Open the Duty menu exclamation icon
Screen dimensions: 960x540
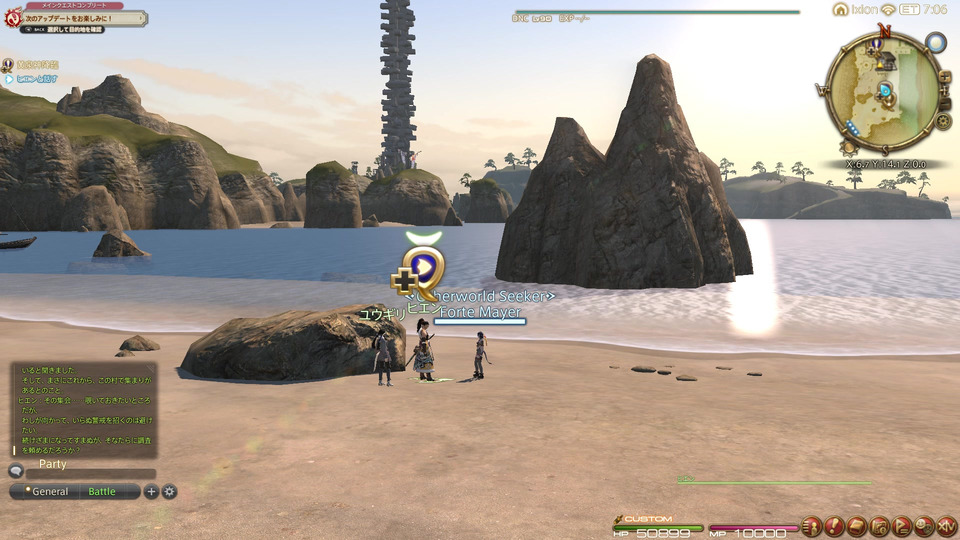point(834,526)
